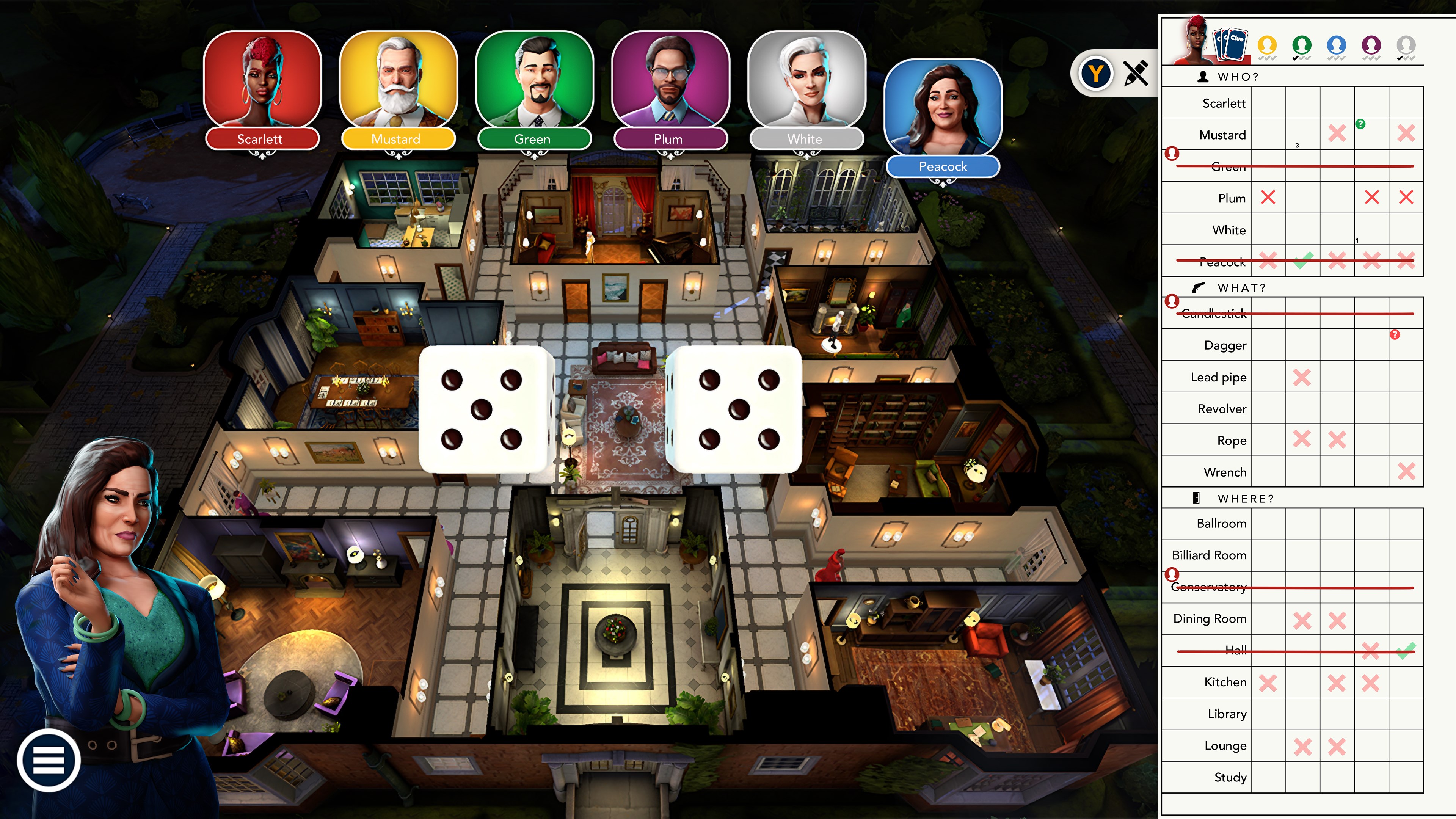Select the Study row on the clue sheet

click(x=1230, y=777)
